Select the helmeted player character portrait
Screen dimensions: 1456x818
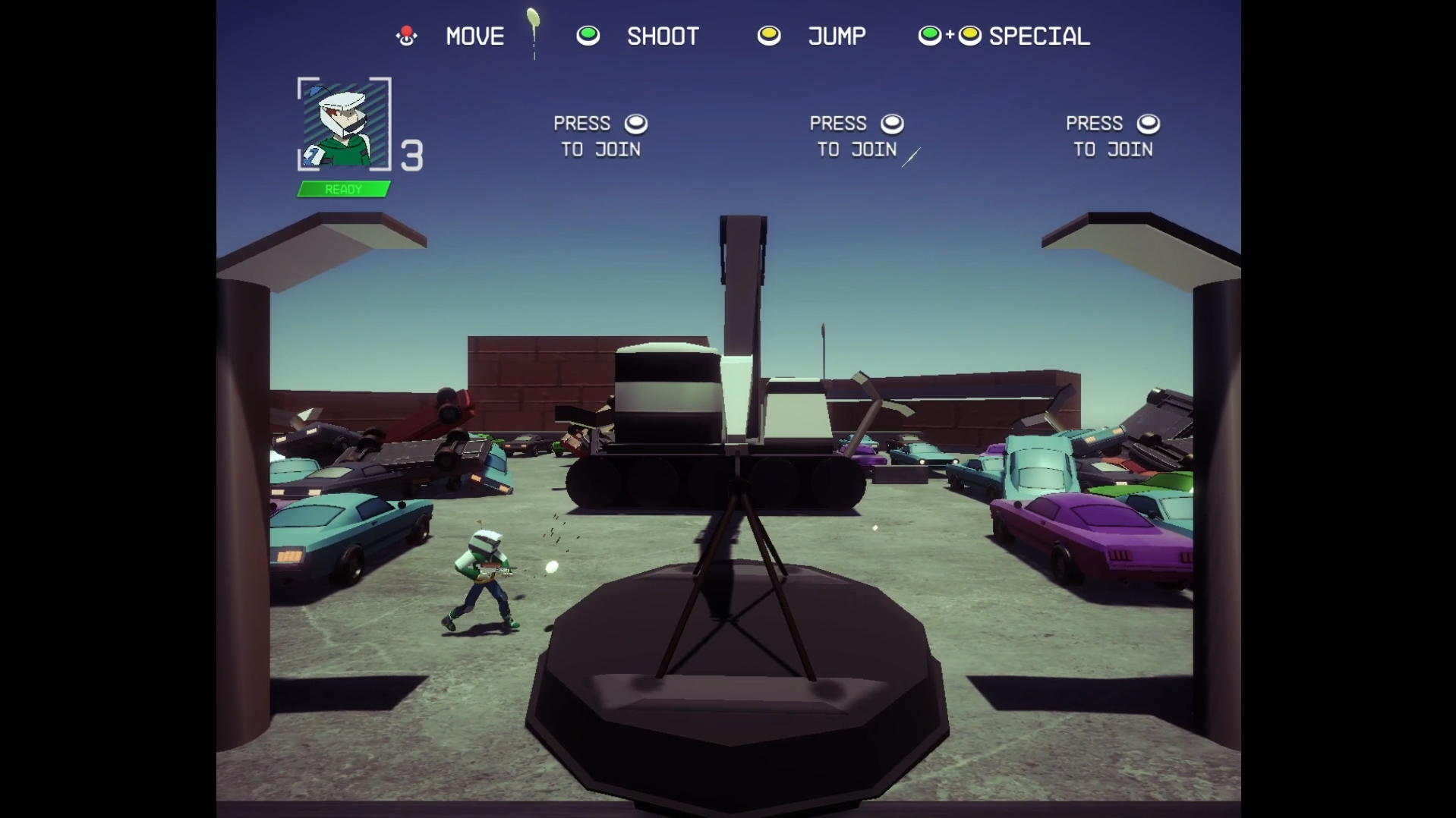click(x=343, y=124)
